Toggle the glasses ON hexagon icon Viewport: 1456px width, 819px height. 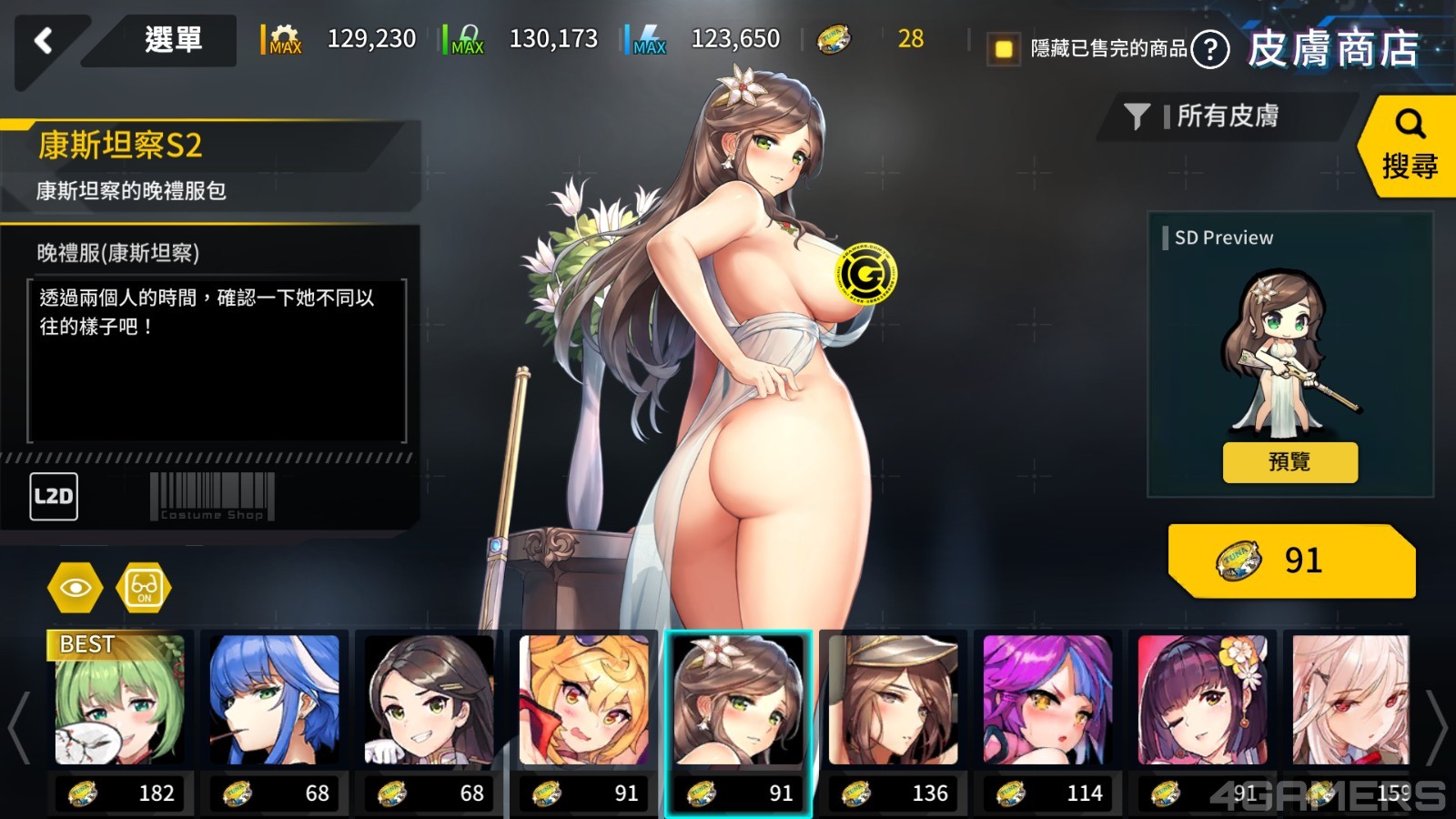pos(144,588)
